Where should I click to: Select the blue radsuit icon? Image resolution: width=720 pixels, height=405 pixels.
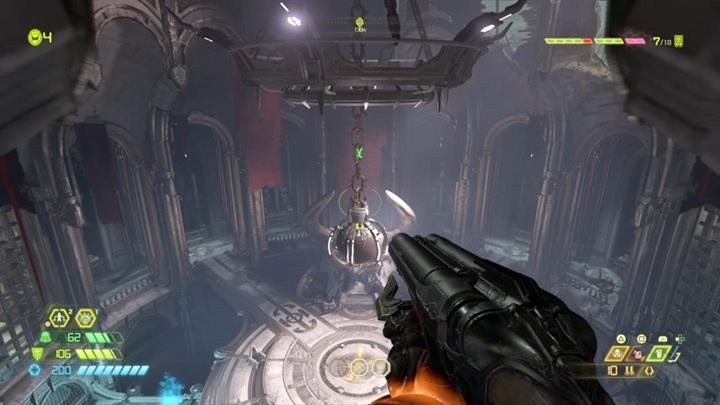click(36, 370)
